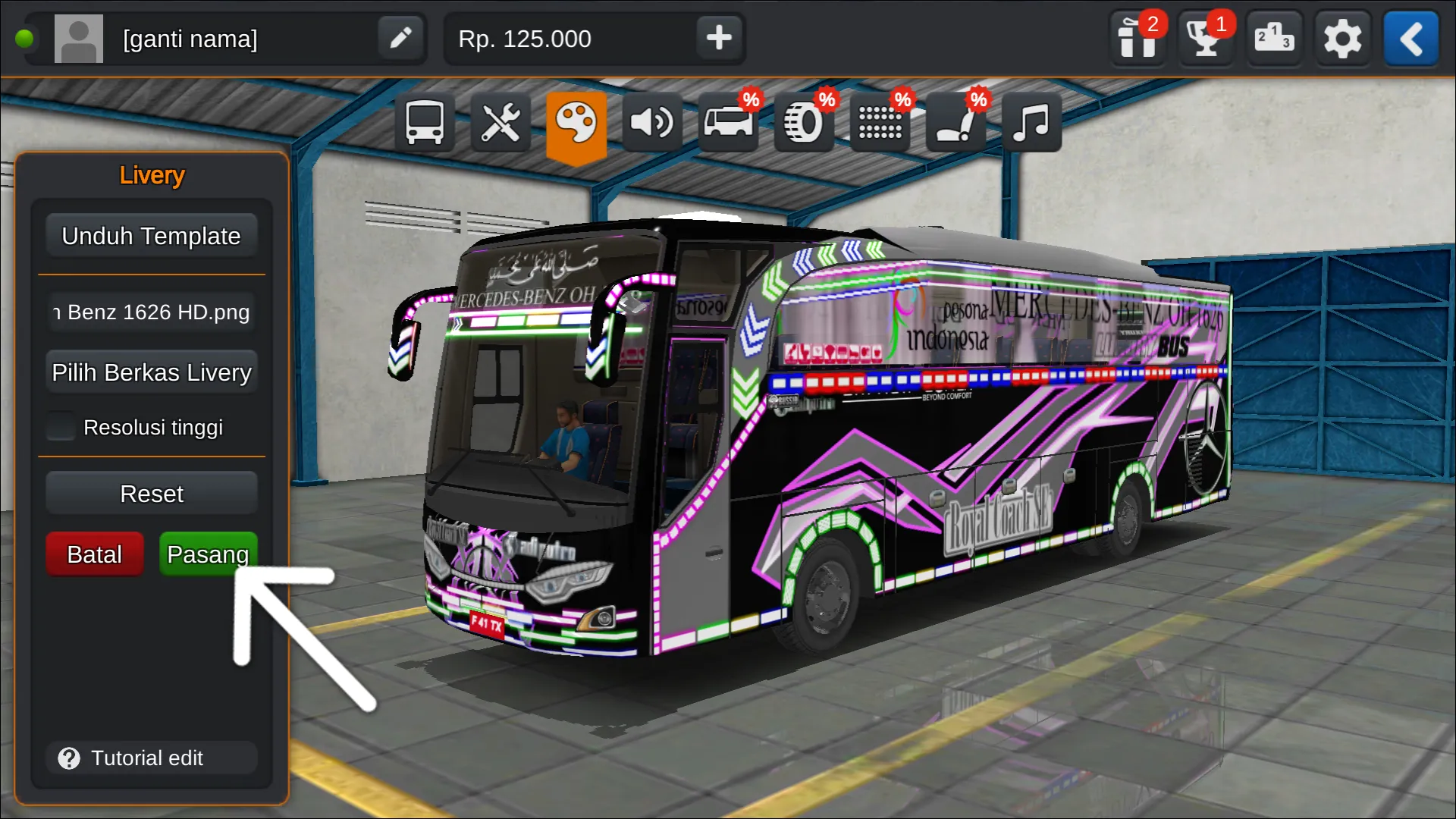Image resolution: width=1456 pixels, height=819 pixels.
Task: Open the gift box rewards
Action: (x=1137, y=39)
